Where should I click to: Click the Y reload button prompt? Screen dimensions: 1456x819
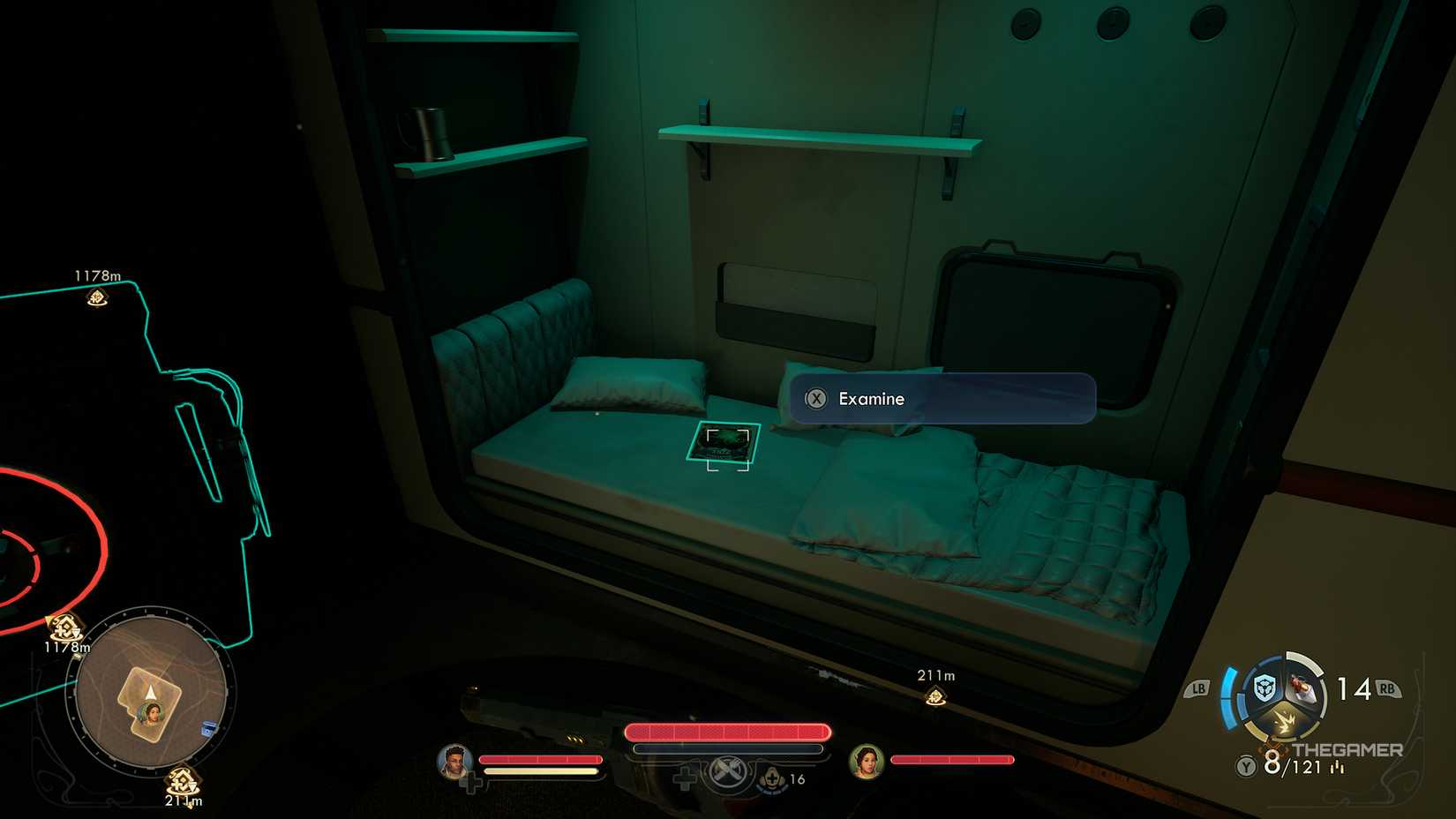(x=1246, y=766)
